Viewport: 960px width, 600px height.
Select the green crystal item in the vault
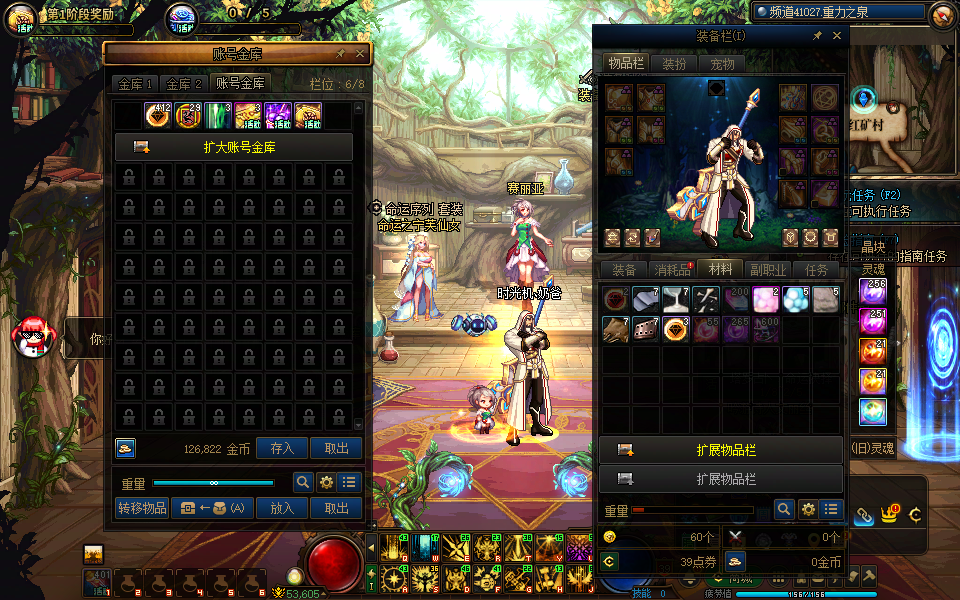pyautogui.click(x=218, y=115)
